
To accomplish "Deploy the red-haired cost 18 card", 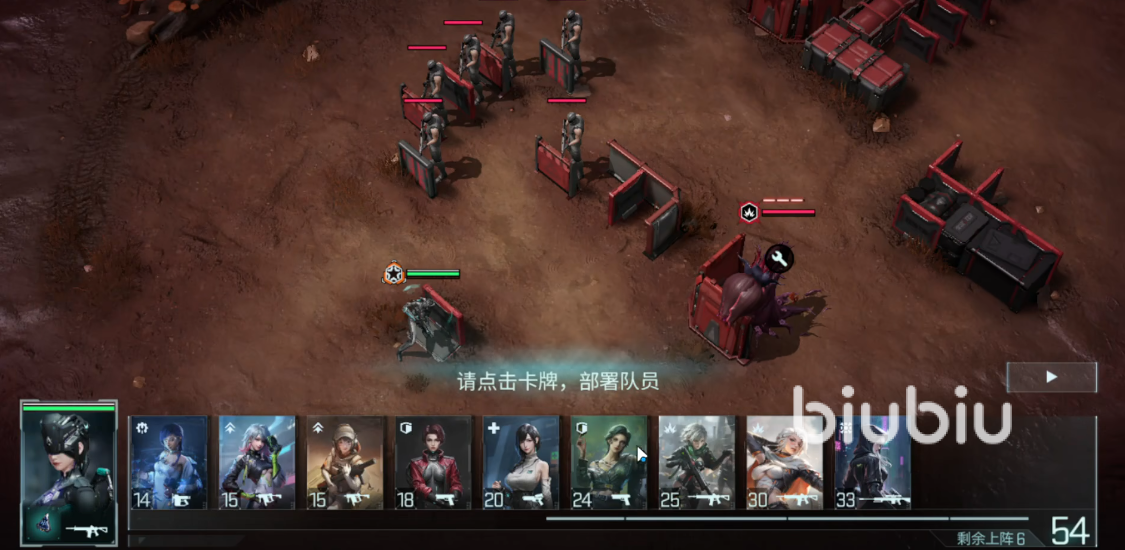I will coord(432,462).
